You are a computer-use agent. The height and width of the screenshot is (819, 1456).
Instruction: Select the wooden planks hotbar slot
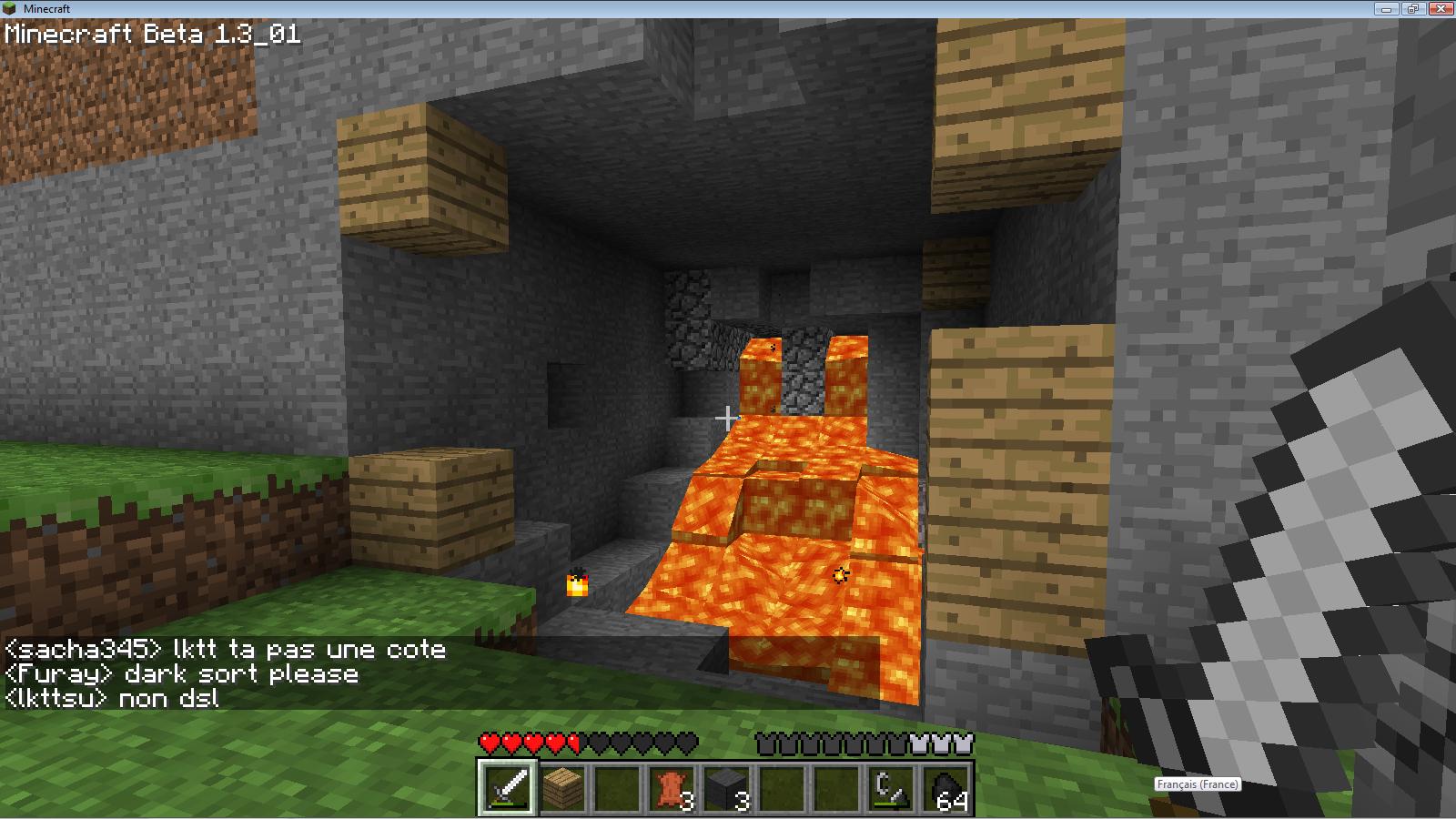click(562, 787)
